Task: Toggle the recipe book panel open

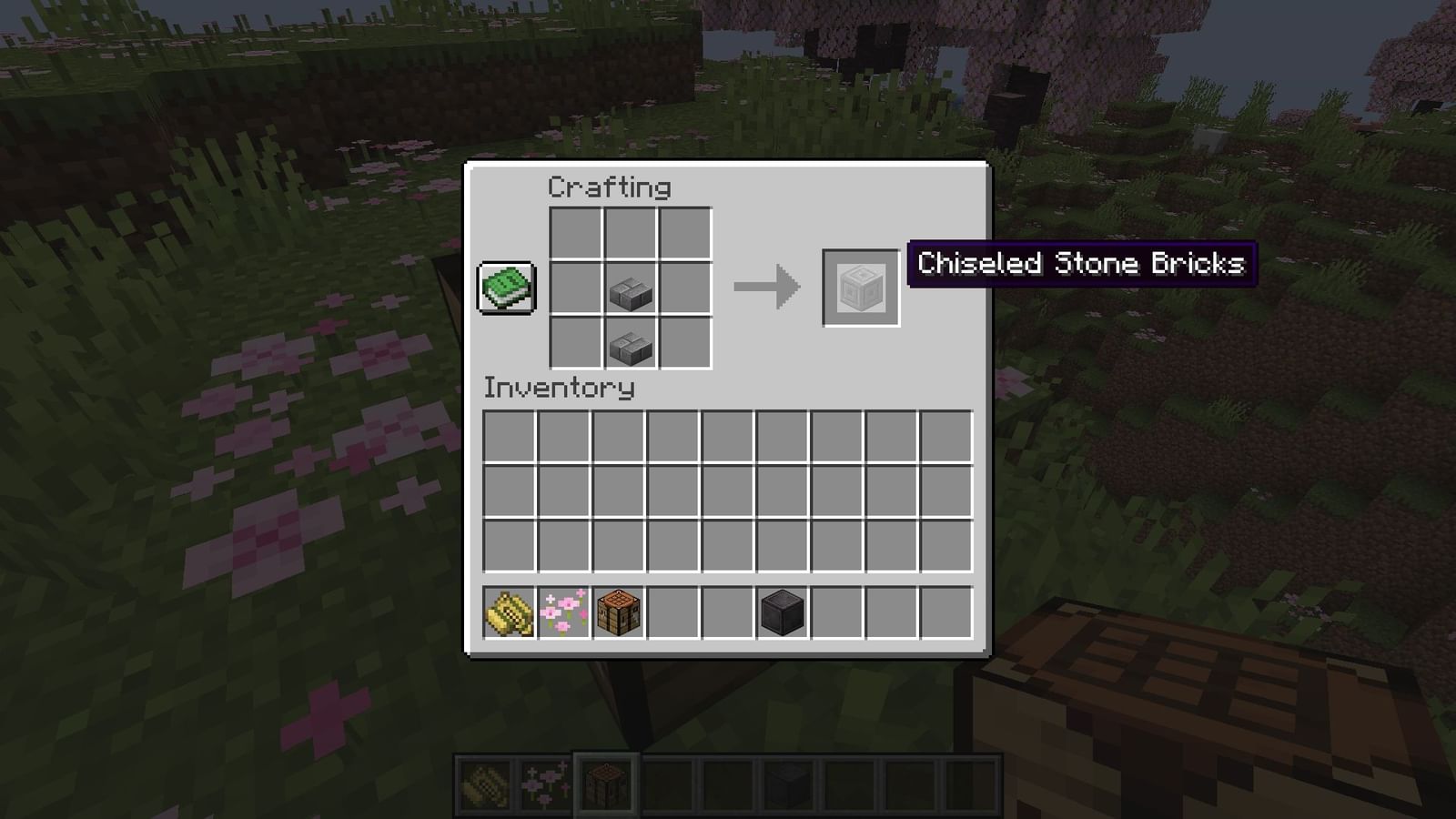Action: tap(504, 287)
